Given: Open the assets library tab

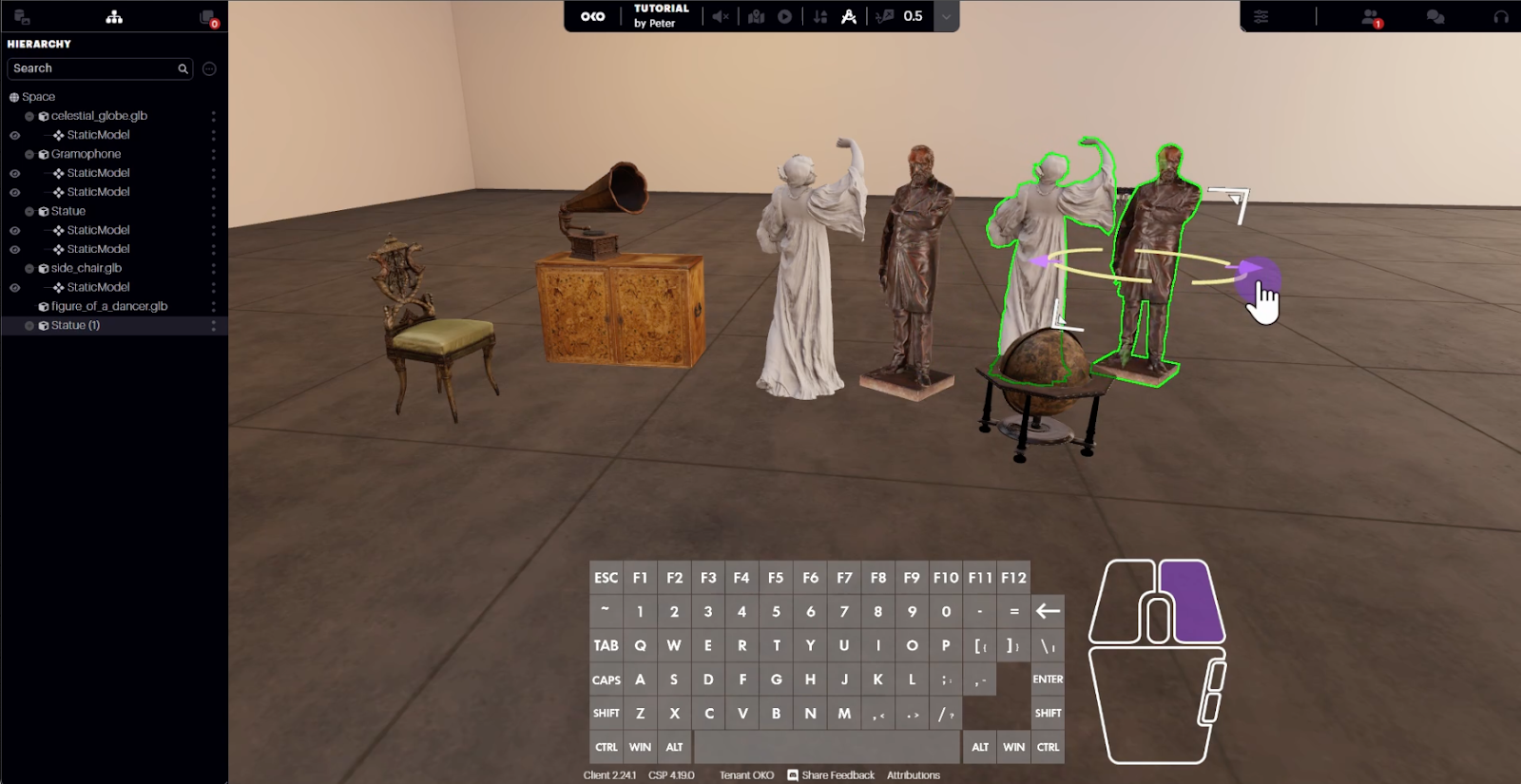Looking at the screenshot, I should point(22,17).
